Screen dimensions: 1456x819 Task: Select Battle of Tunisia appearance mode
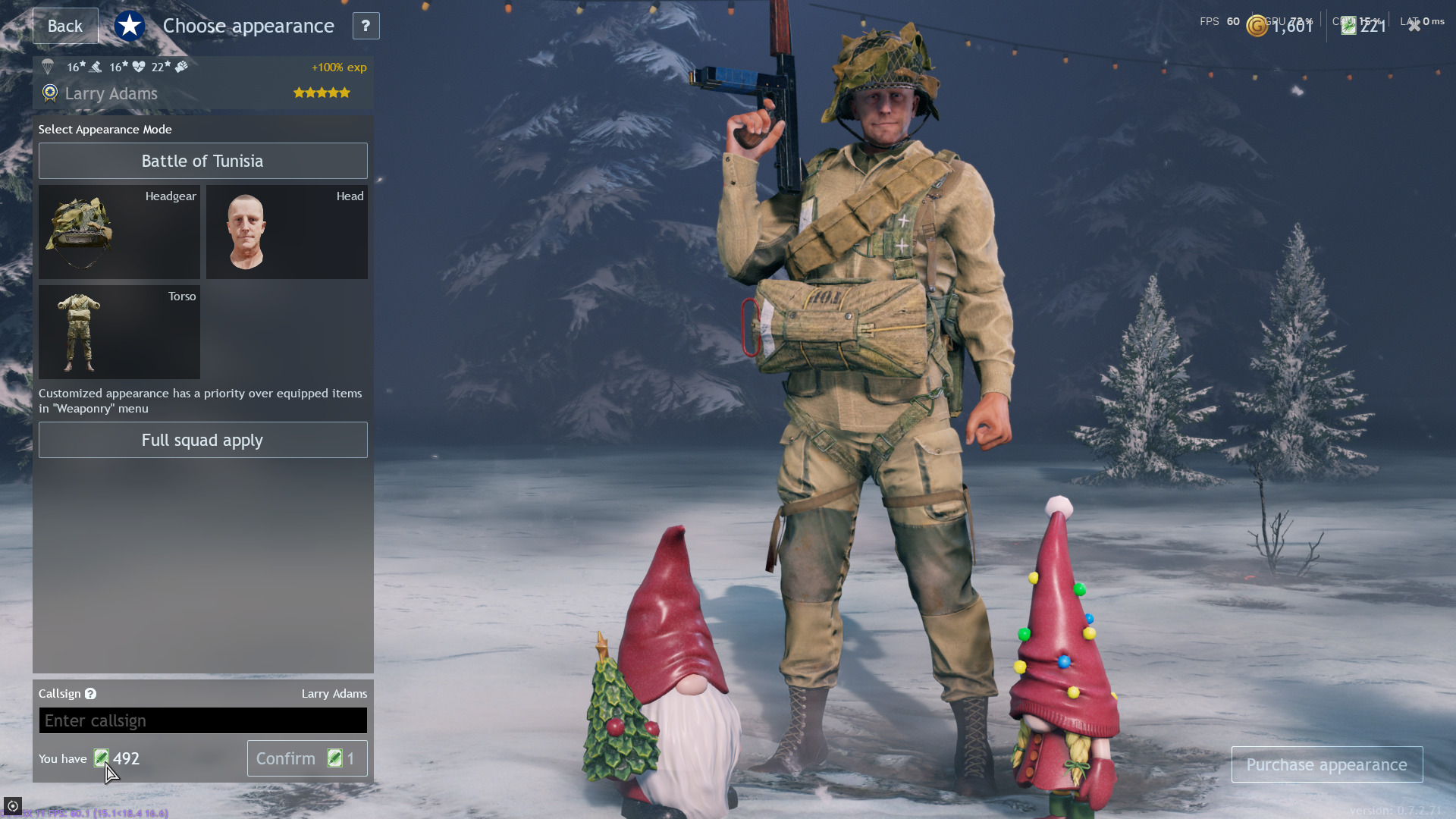pos(202,161)
